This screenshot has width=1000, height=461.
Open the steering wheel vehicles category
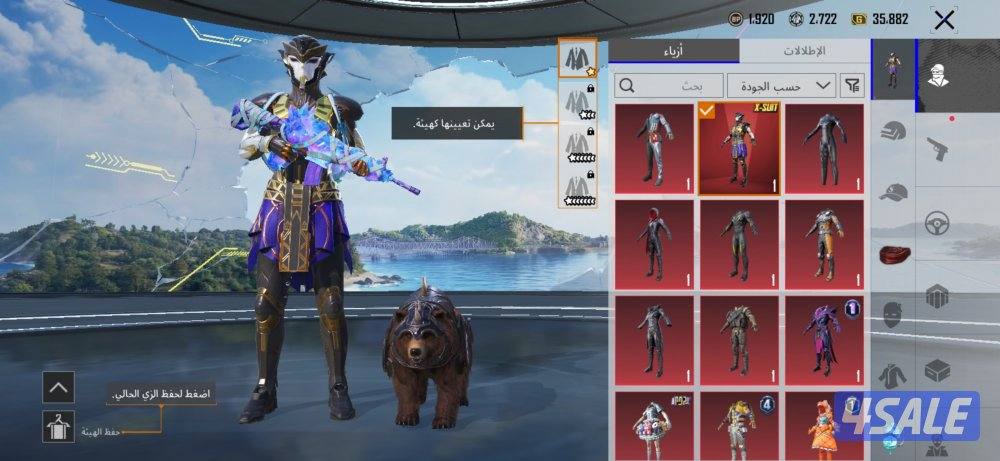click(x=937, y=222)
